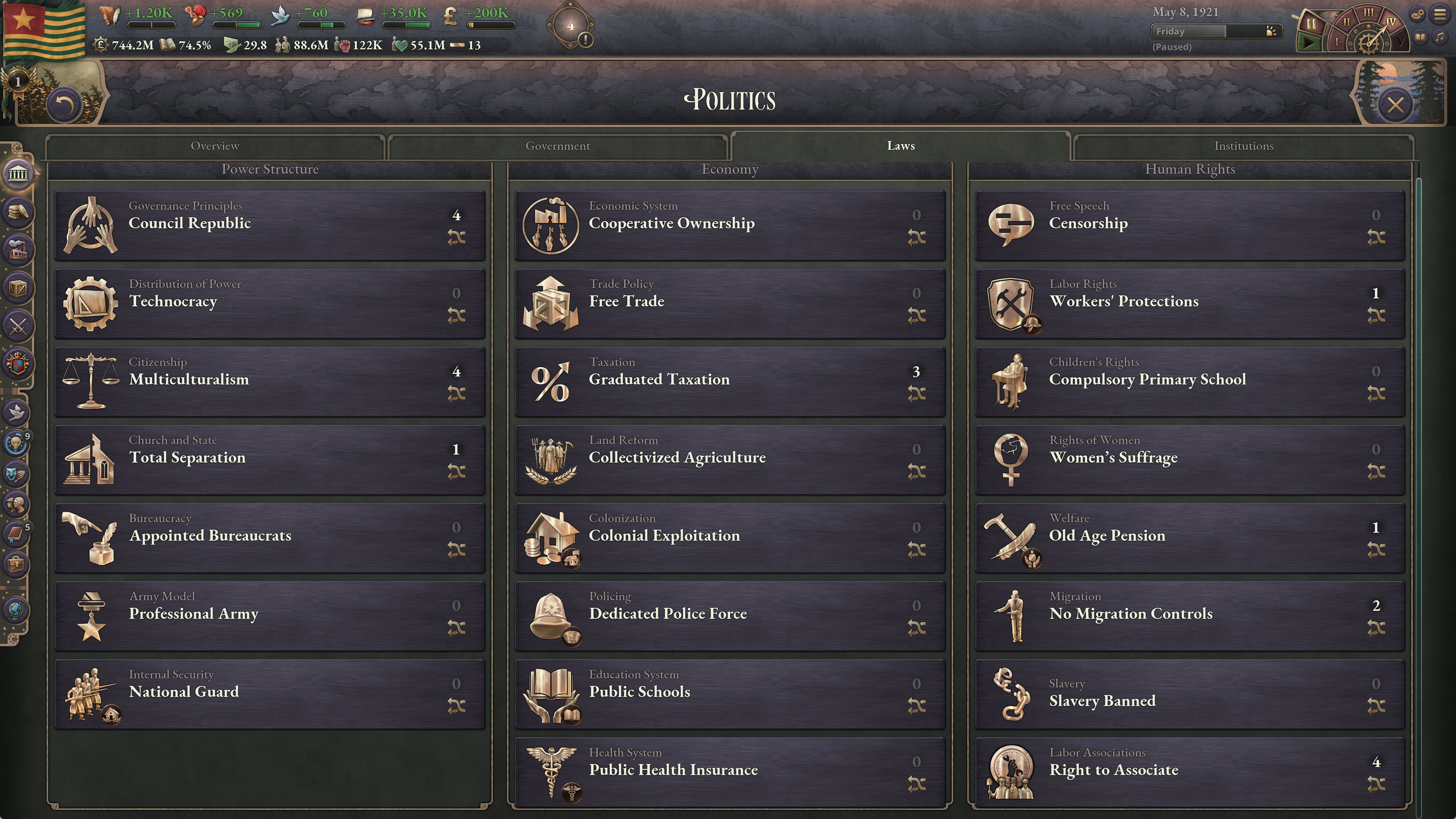Go back using the curved arrow button
Image resolution: width=1456 pixels, height=819 pixels.
[x=65, y=105]
